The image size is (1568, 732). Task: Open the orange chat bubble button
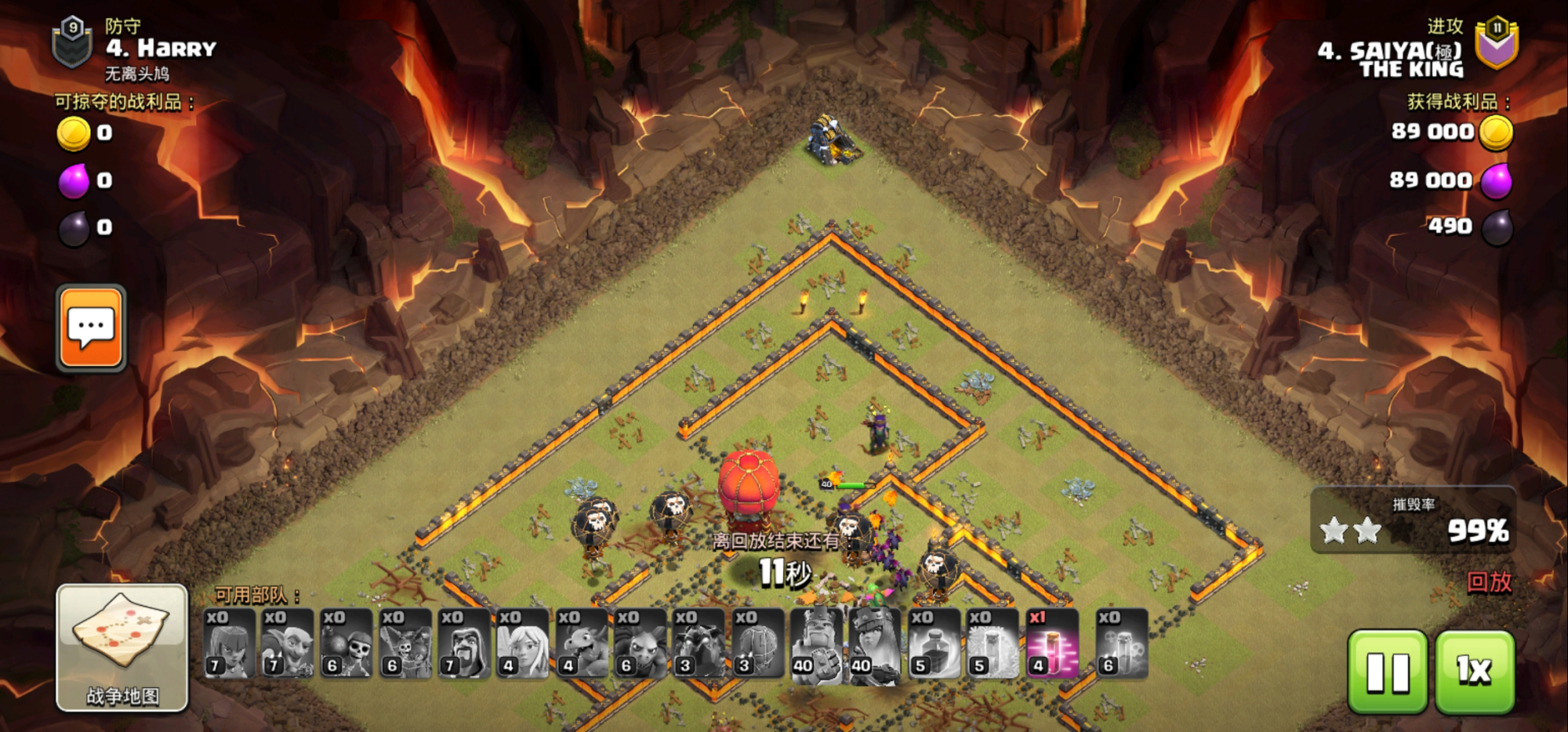[x=91, y=328]
